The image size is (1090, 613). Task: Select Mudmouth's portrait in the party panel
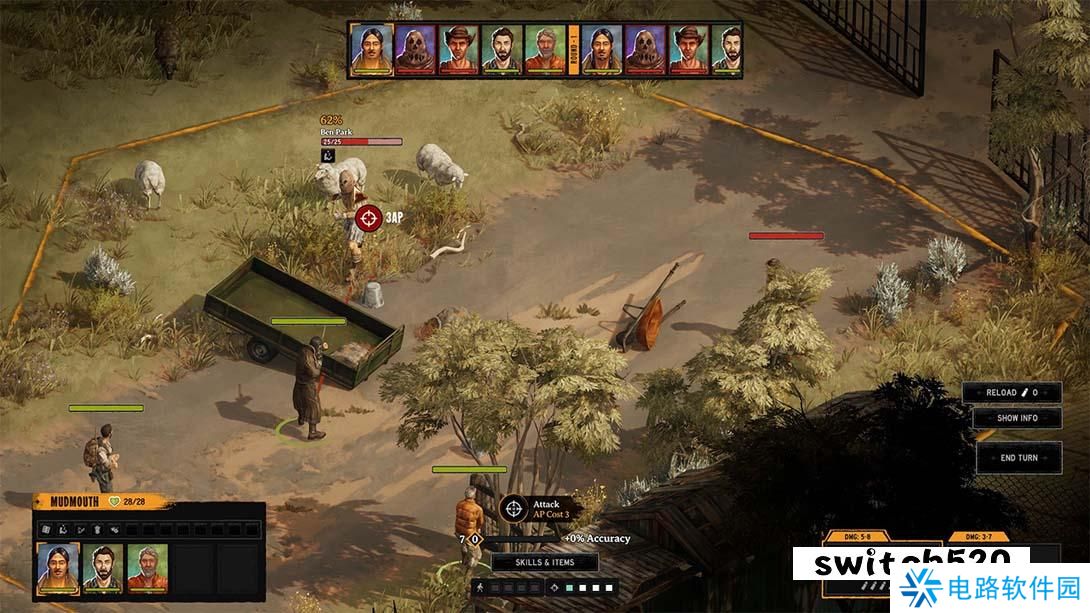coord(58,567)
